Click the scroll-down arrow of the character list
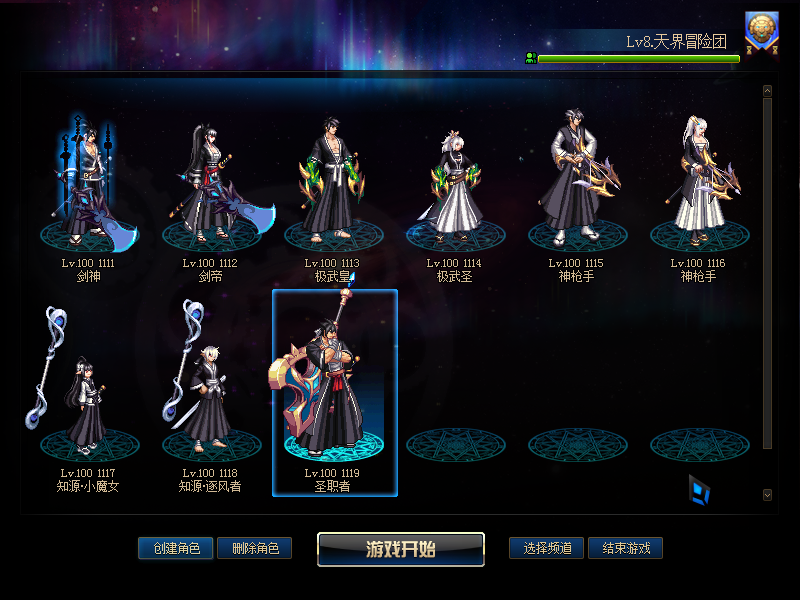 coord(767,494)
